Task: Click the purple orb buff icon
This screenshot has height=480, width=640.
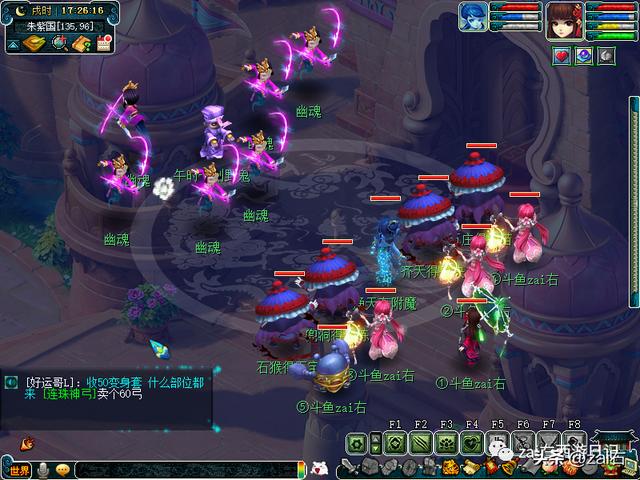Action: 585,56
